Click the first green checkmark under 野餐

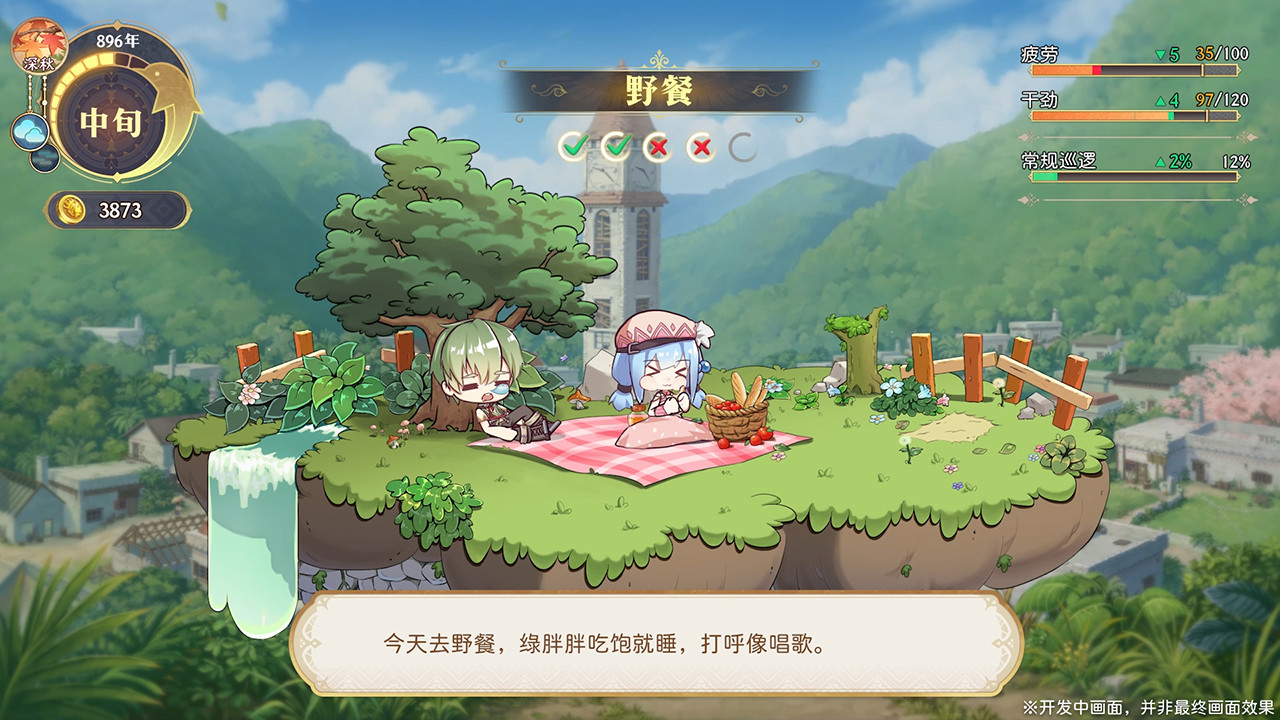coord(576,143)
